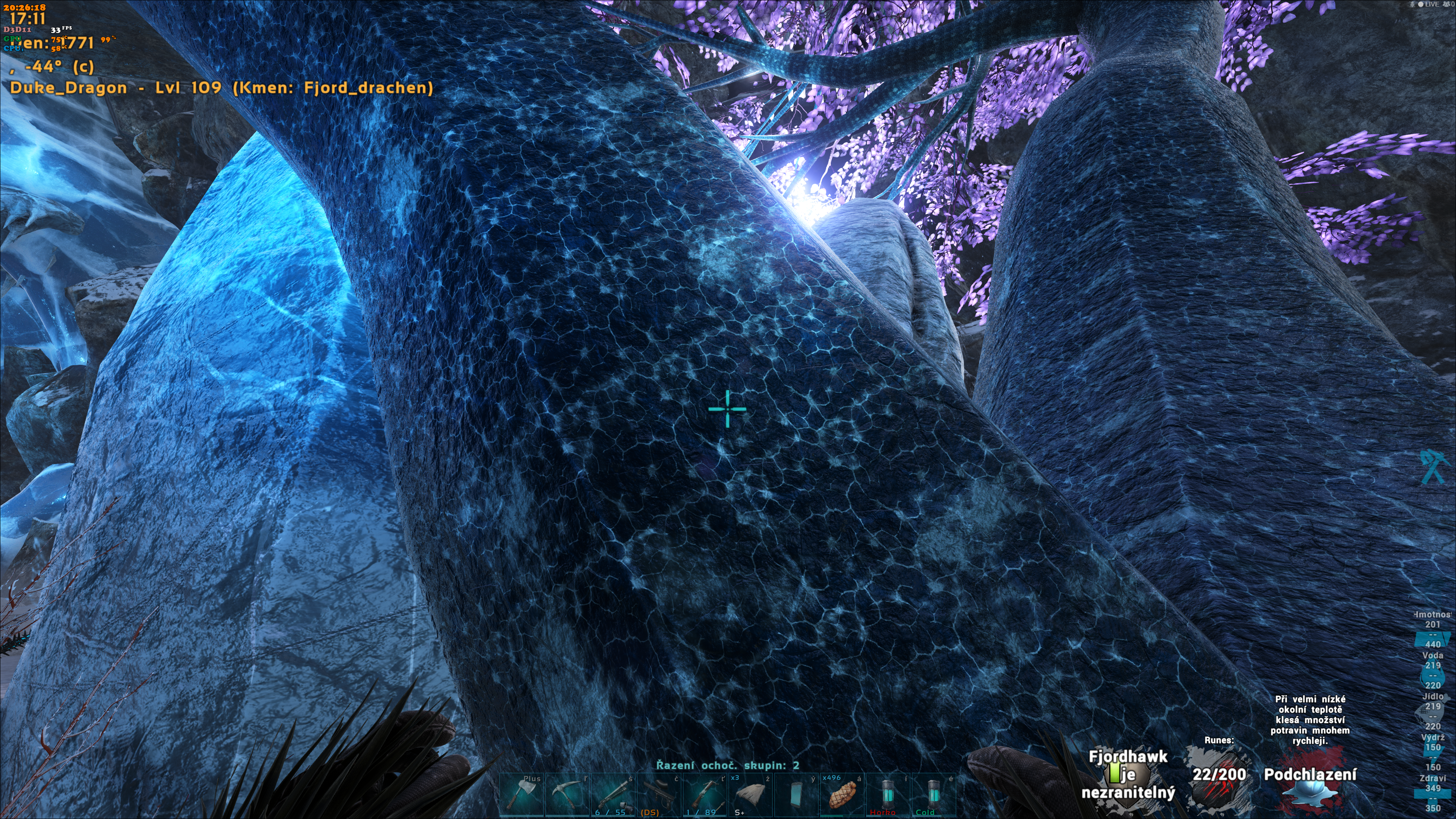Click the crossed tools crafting icon

tap(1433, 466)
